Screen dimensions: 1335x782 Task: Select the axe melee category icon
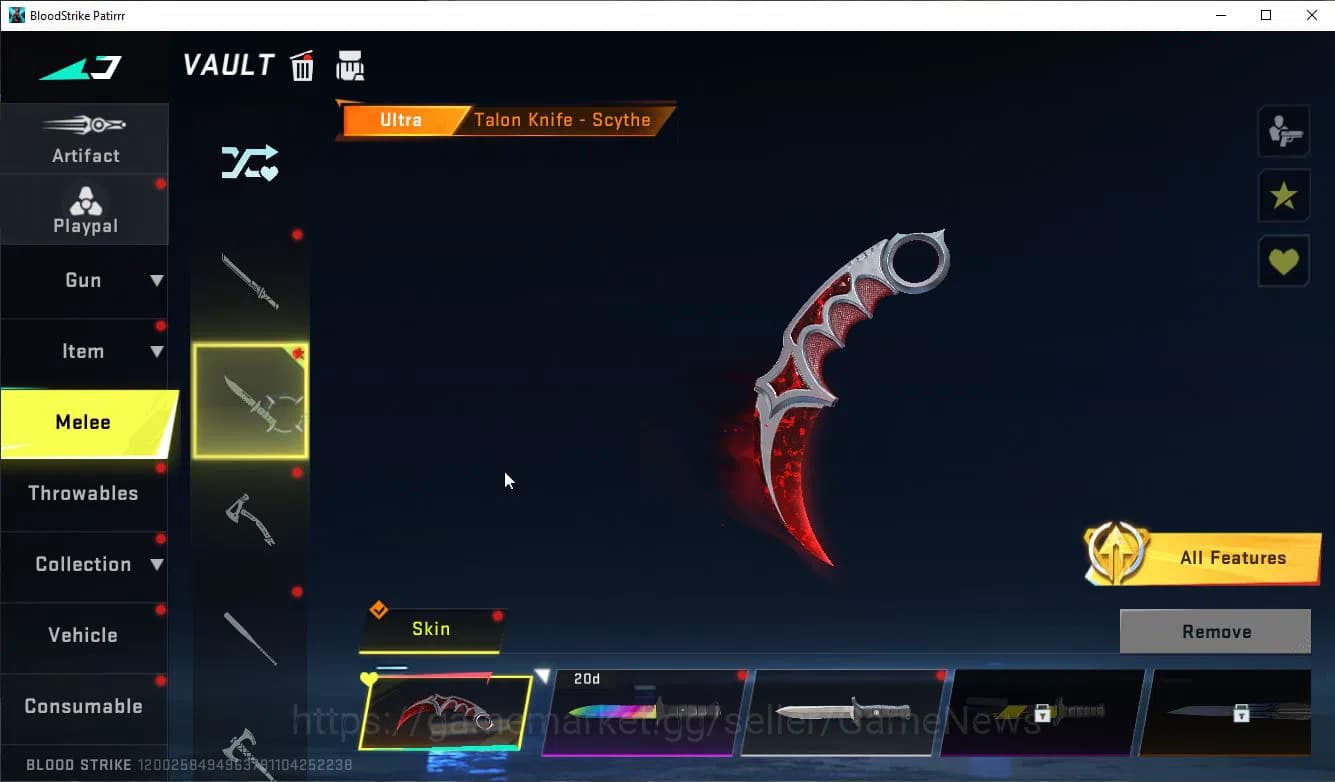251,518
